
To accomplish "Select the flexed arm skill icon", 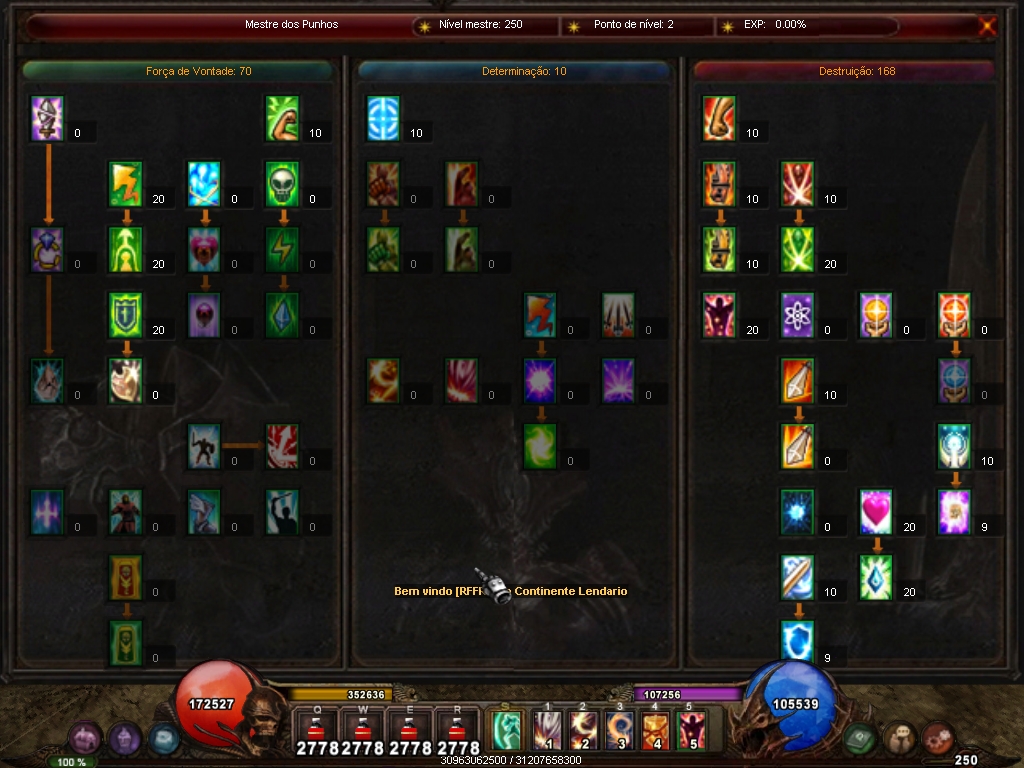I will point(283,119).
